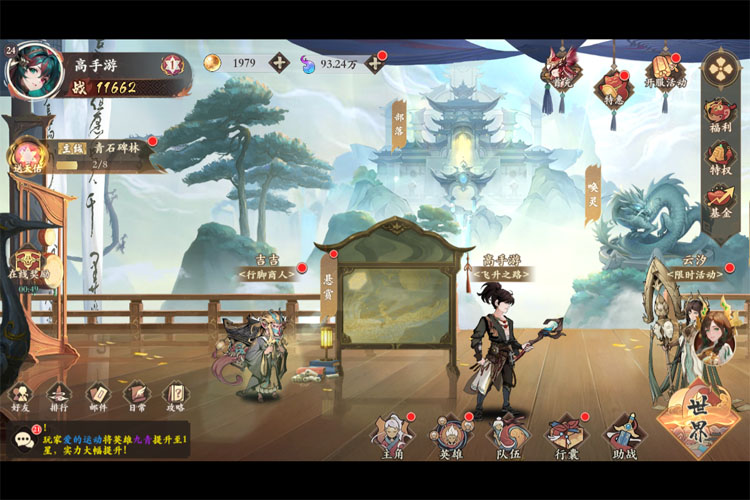
Task: Claim the 在线奖励 online reward
Action: [28, 262]
